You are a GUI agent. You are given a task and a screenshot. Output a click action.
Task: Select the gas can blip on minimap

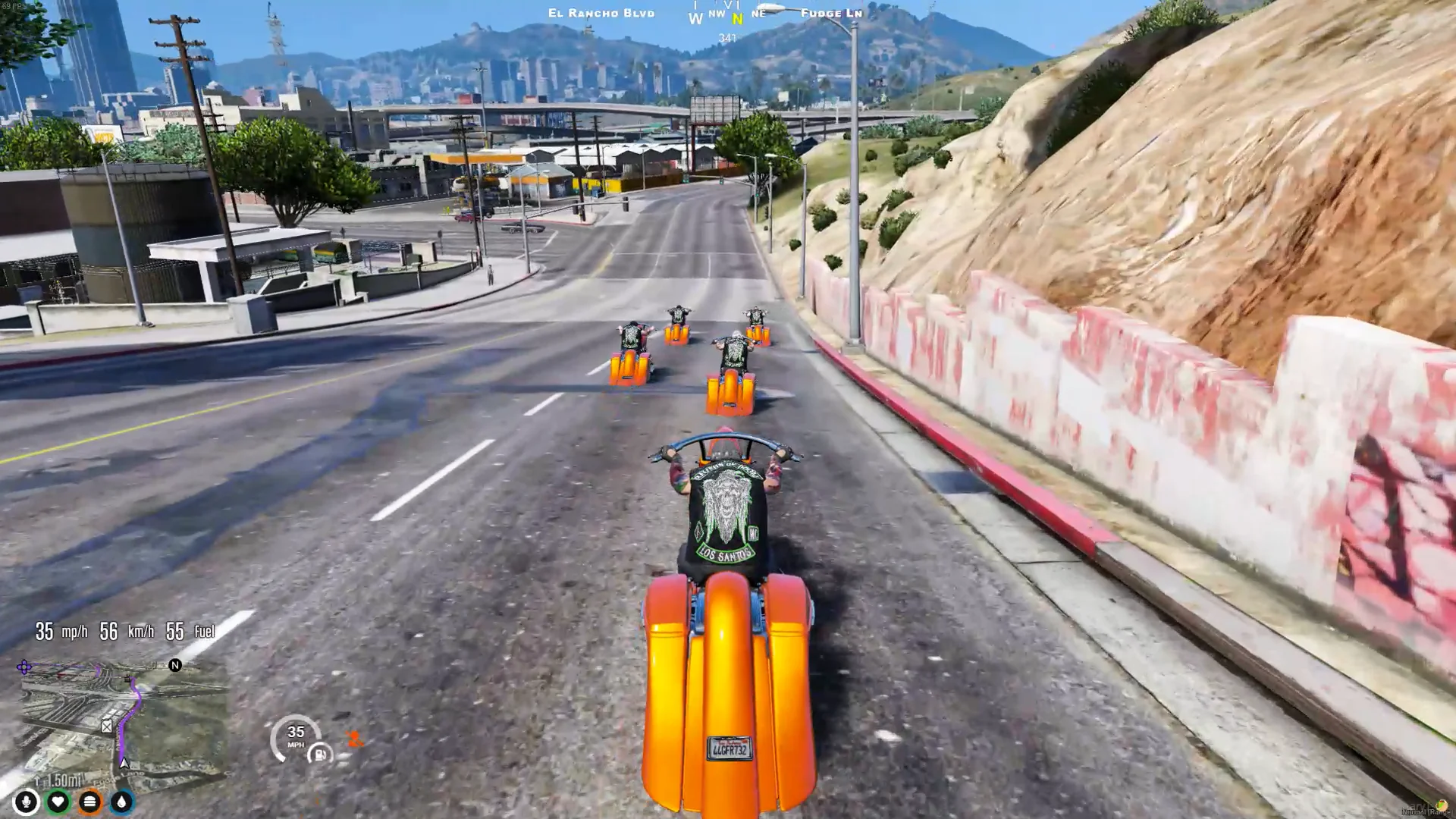coord(107,726)
